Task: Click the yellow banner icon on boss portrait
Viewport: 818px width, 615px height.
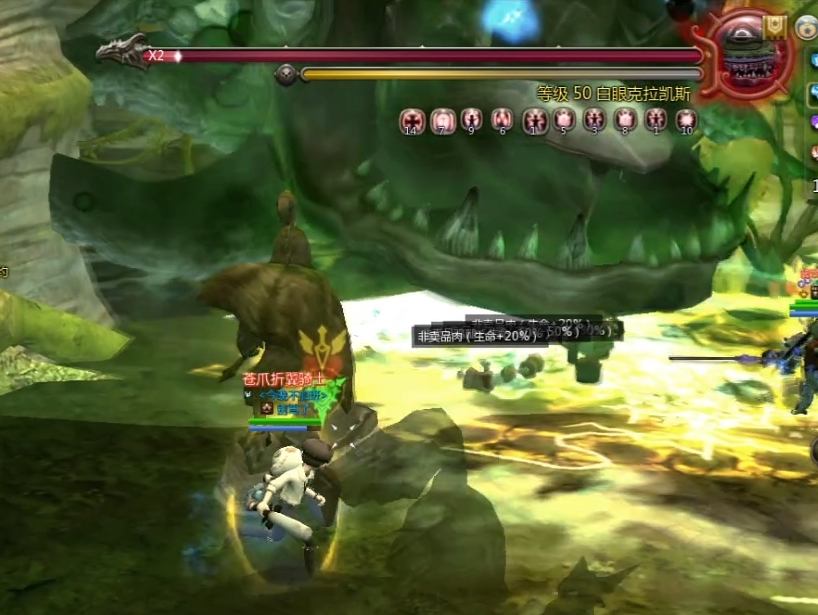Action: [x=775, y=27]
